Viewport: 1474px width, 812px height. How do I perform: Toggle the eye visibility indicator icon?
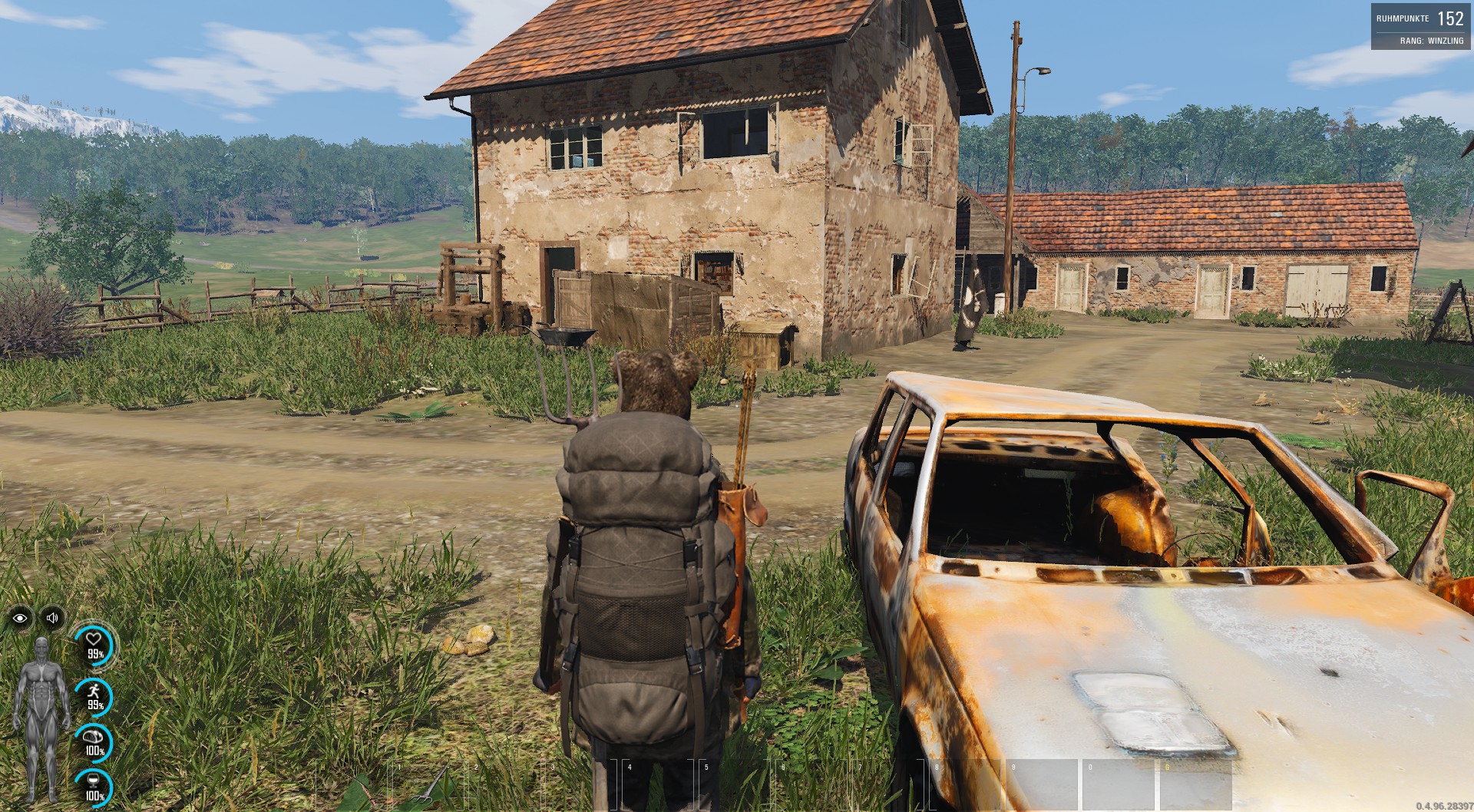(21, 618)
